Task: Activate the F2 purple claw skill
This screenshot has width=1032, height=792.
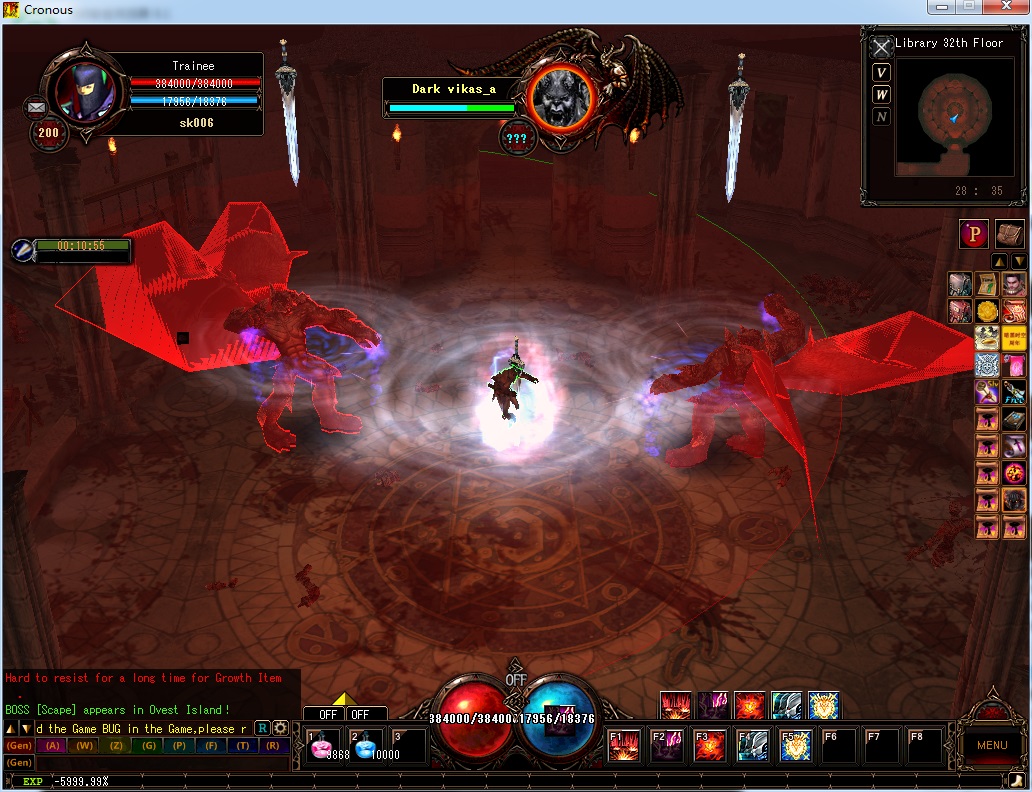Action: (x=667, y=746)
